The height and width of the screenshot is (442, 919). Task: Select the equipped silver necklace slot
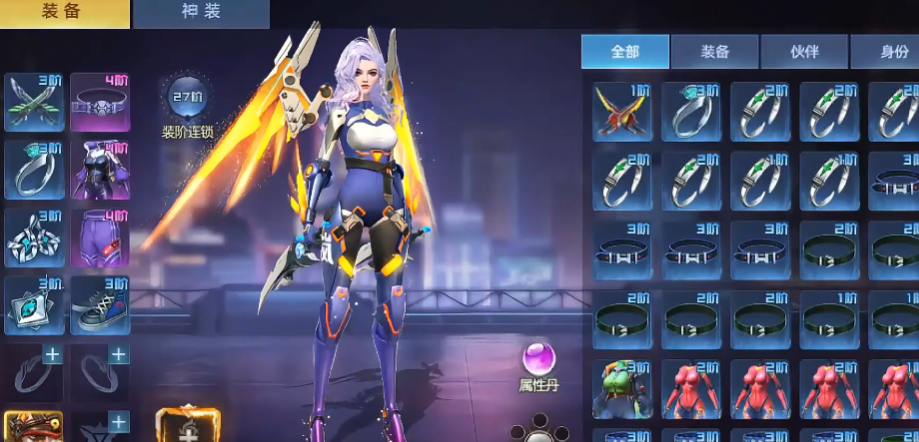[x=34, y=237]
